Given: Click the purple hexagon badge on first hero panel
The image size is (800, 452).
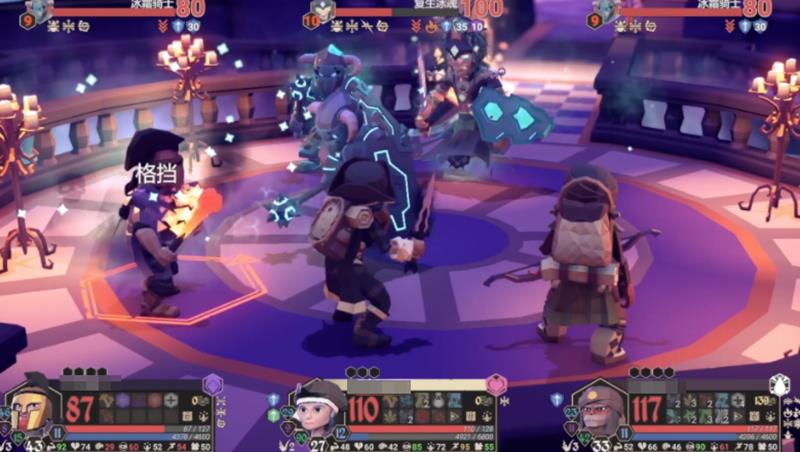Looking at the screenshot, I should coord(212,385).
